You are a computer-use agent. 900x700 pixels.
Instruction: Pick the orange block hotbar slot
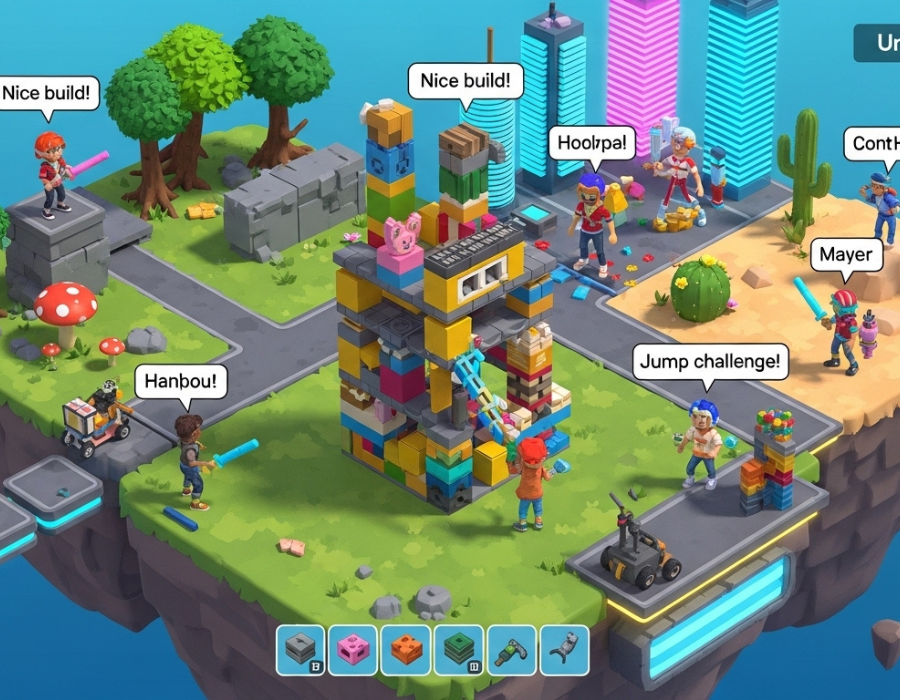tap(406, 650)
